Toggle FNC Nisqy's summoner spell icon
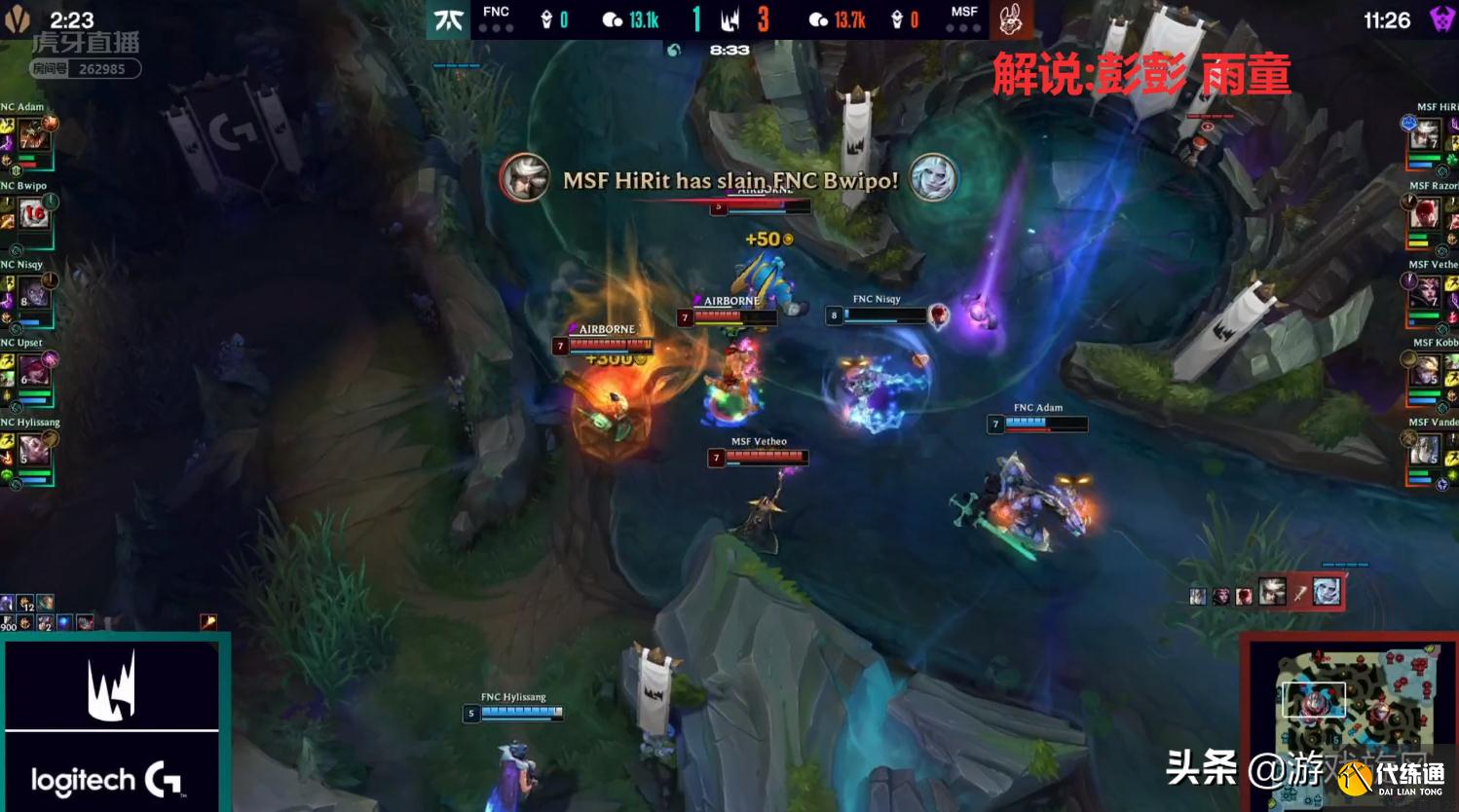1459x812 pixels. (x=9, y=283)
